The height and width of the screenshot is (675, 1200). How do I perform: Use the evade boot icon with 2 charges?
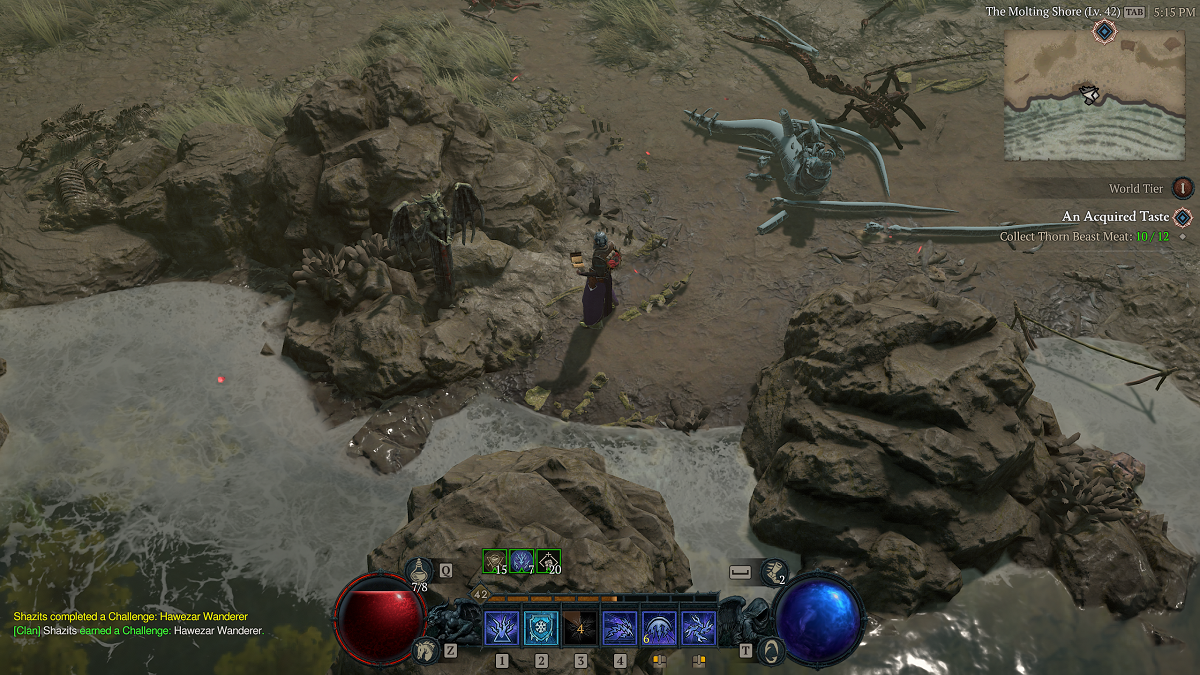(773, 570)
